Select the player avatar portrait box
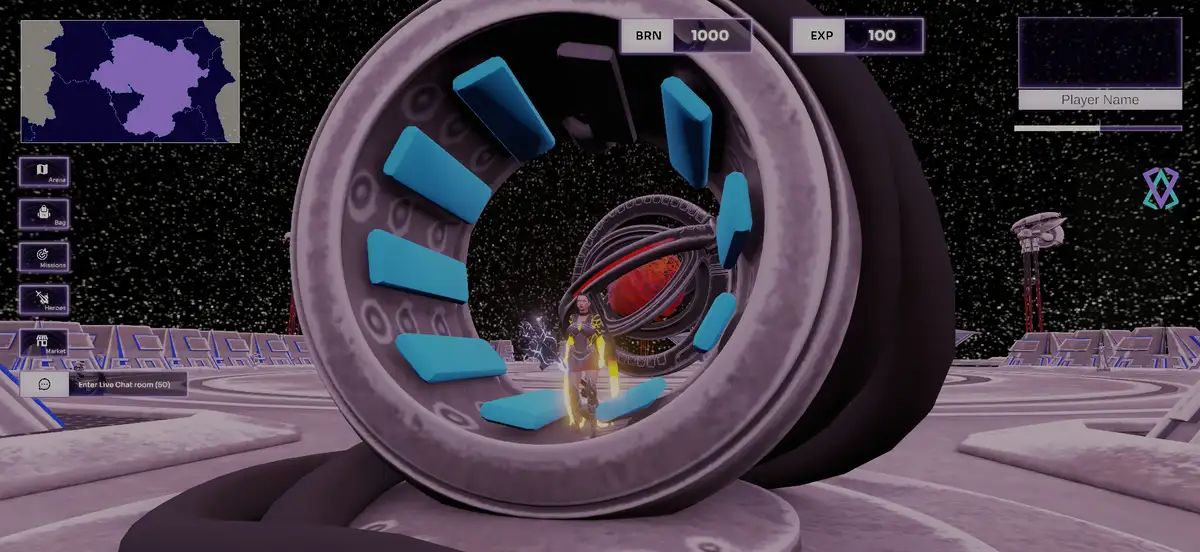 tap(1099, 53)
